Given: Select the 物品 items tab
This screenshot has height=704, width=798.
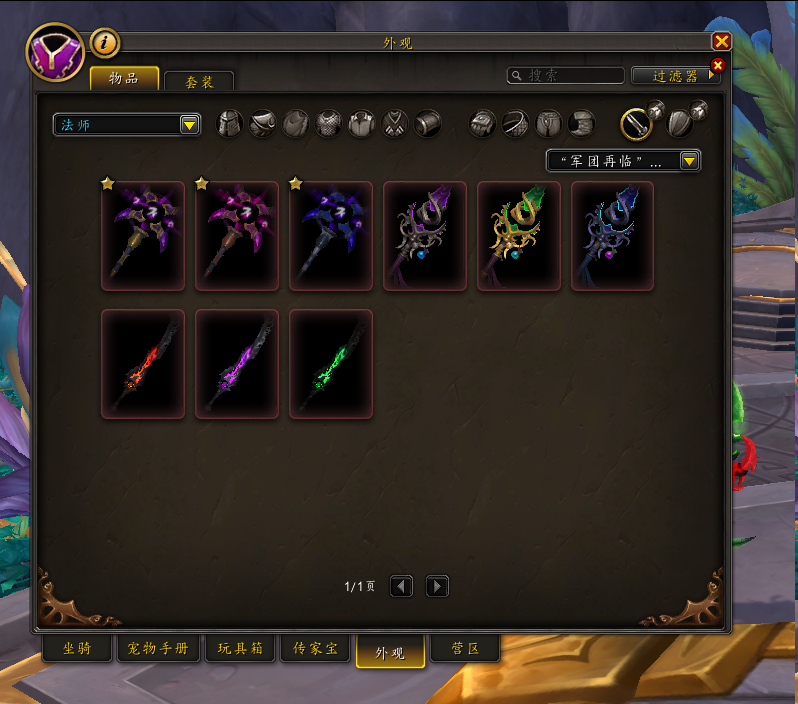Looking at the screenshot, I should [x=124, y=78].
